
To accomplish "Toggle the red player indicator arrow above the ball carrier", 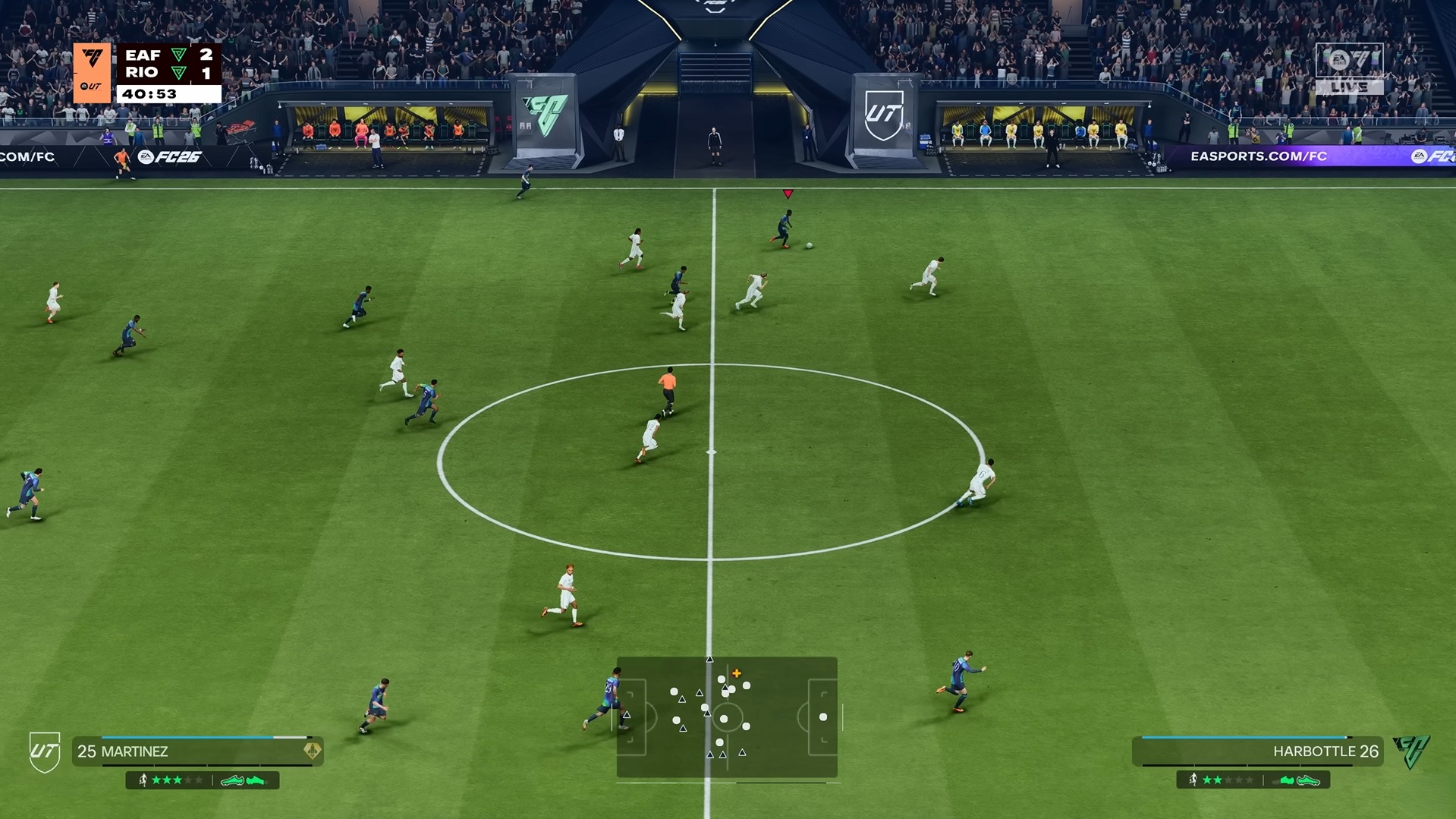I will (x=788, y=194).
